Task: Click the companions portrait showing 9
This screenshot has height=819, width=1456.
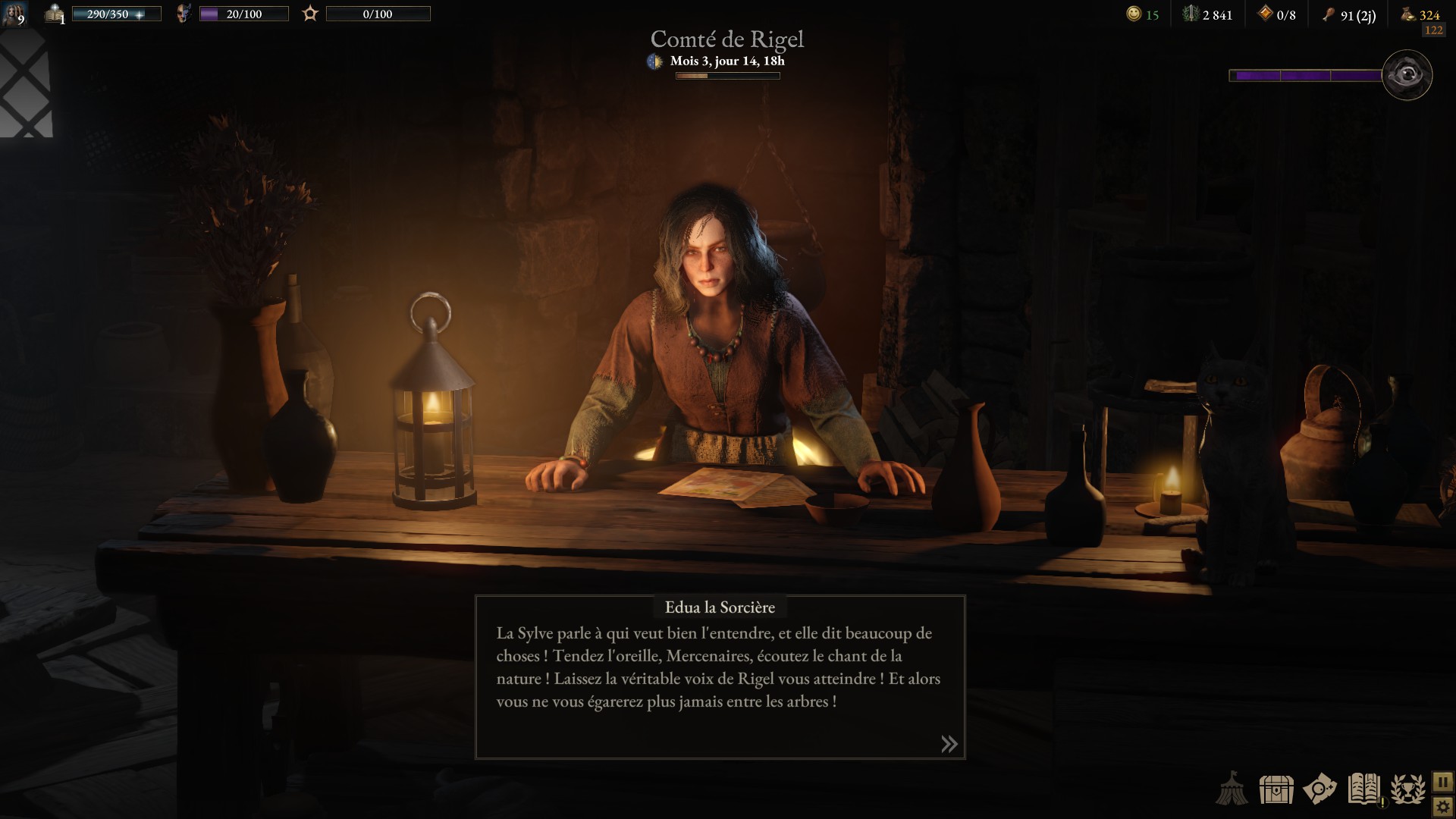Action: click(x=14, y=14)
